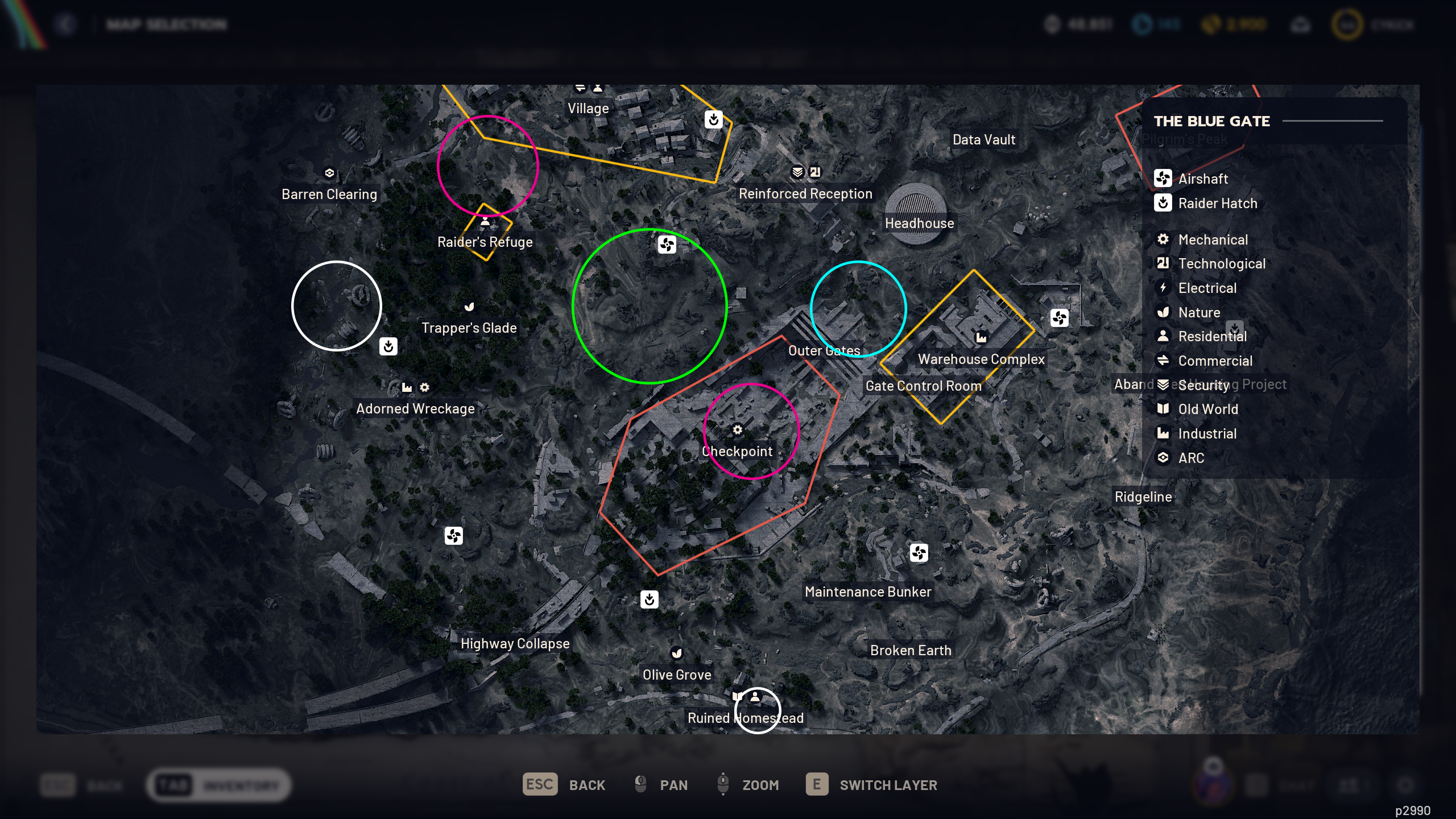
Task: Toggle the Commercial category in the legend
Action: pyautogui.click(x=1163, y=361)
